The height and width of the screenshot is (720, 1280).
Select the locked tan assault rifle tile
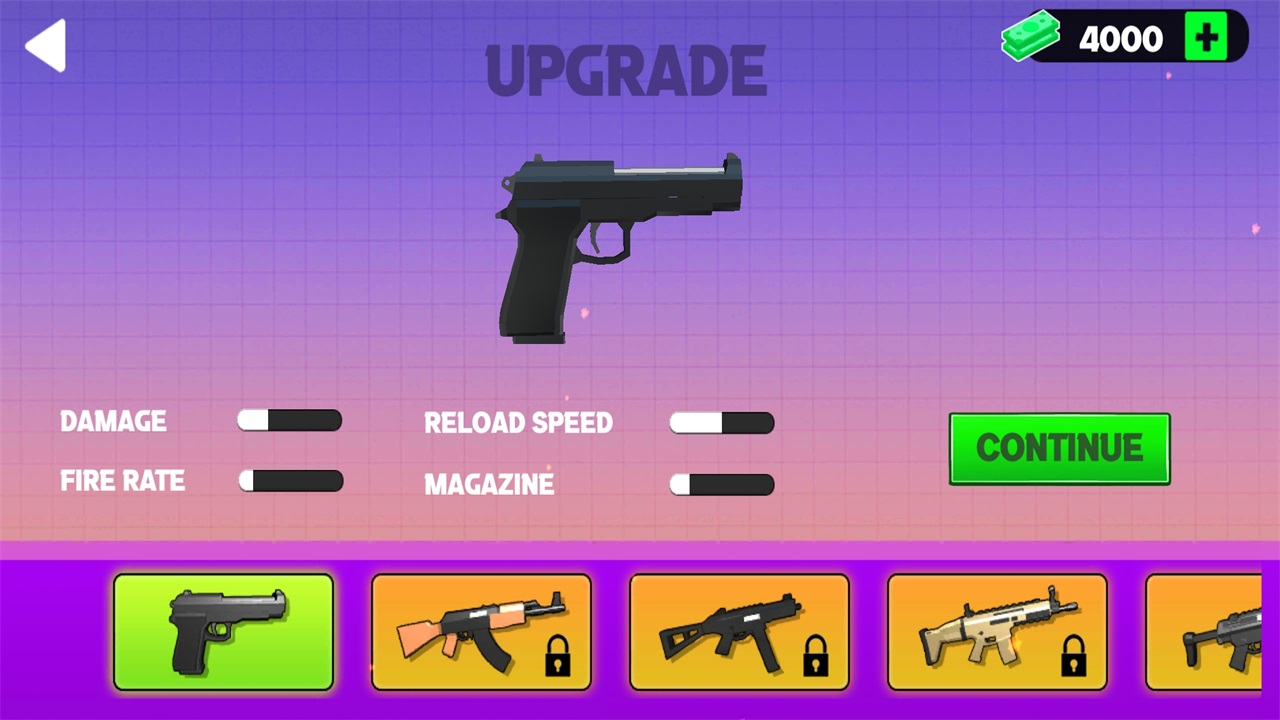[997, 632]
